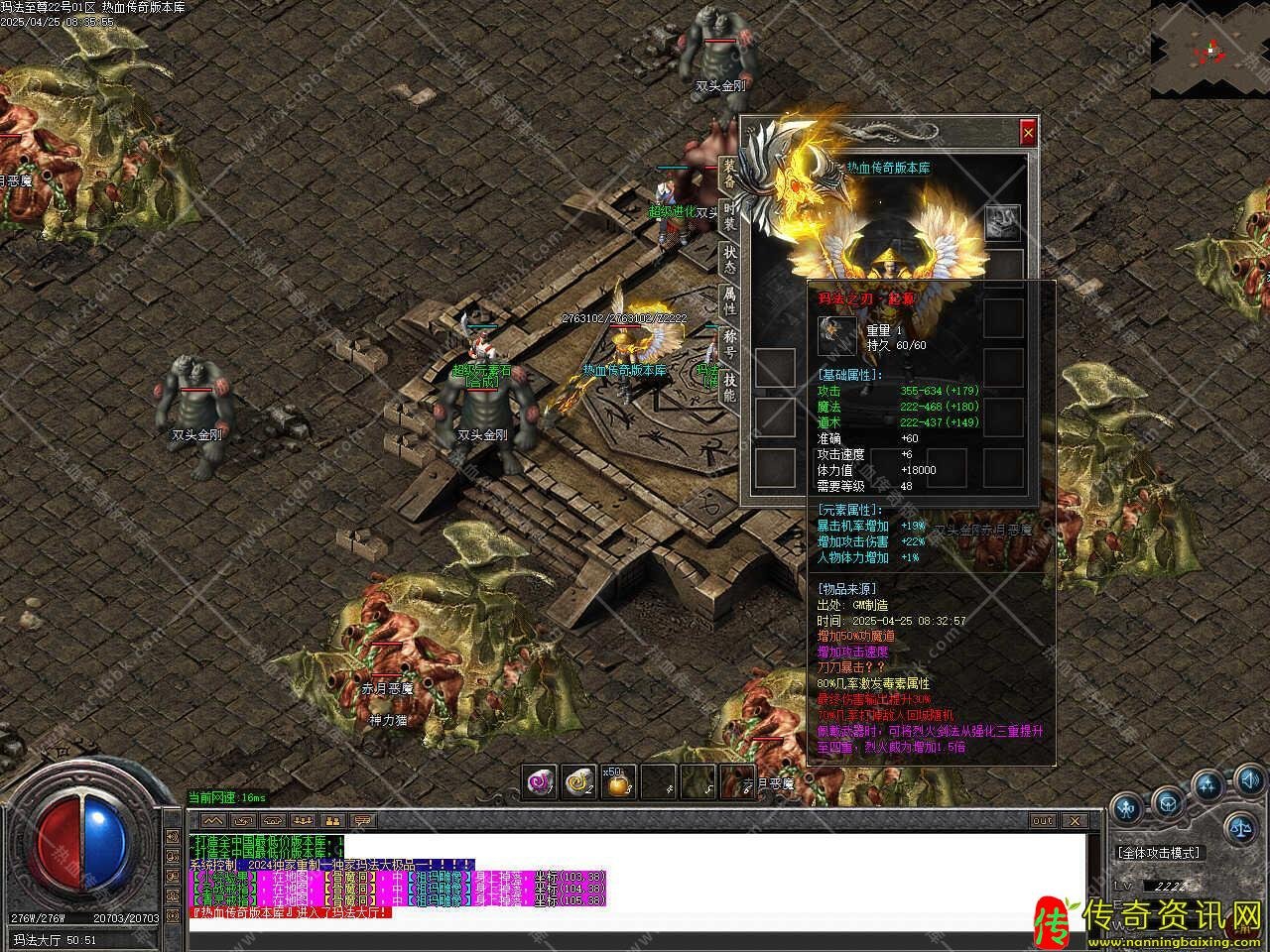Use the purple scroll in the hotbar
The width and height of the screenshot is (1270, 952).
pos(541,782)
